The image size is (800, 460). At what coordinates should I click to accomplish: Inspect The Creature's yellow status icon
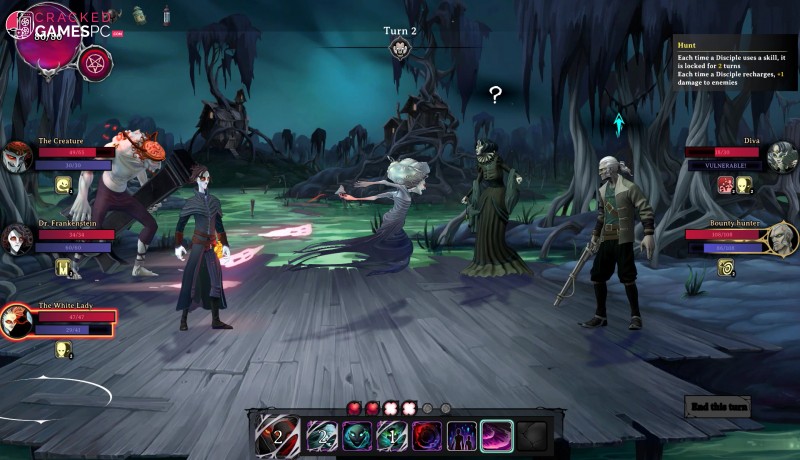tap(63, 184)
